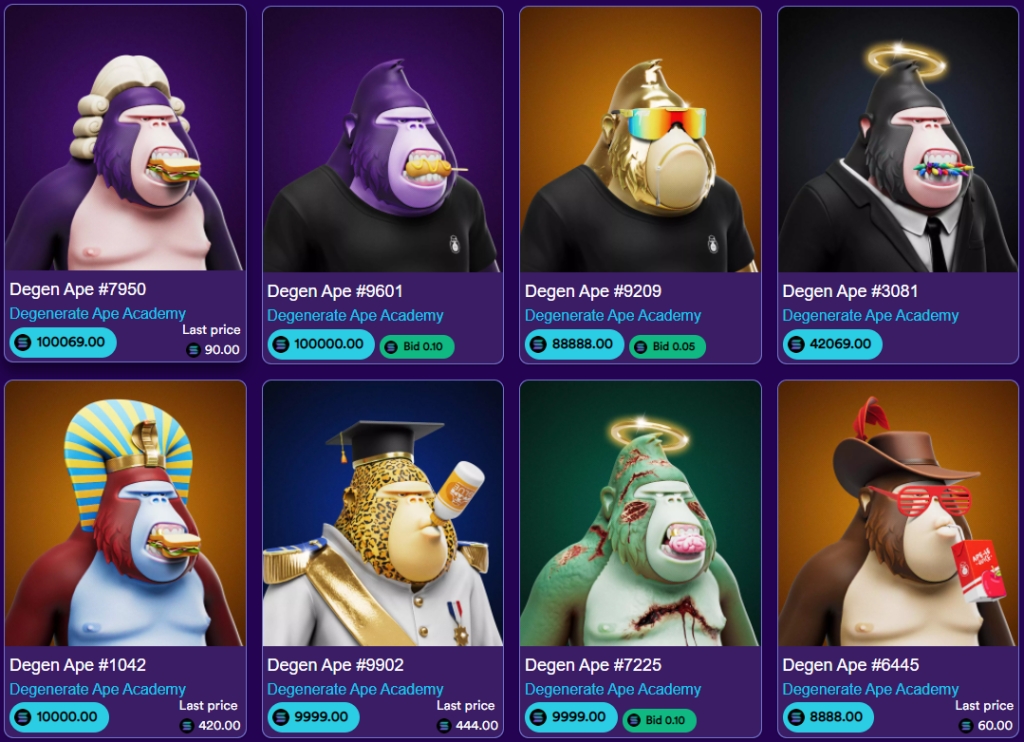
Task: Select the 100069.00 price button
Action: (x=63, y=342)
